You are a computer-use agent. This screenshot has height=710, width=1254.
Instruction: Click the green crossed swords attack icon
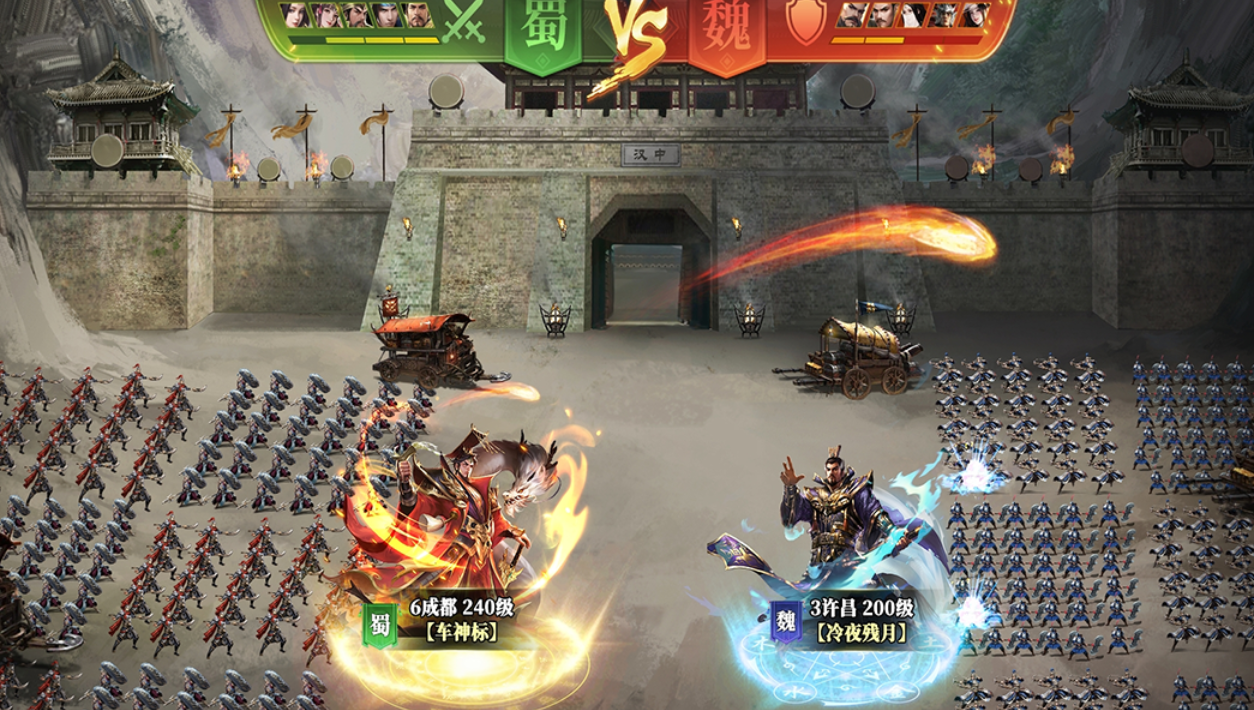(x=464, y=21)
